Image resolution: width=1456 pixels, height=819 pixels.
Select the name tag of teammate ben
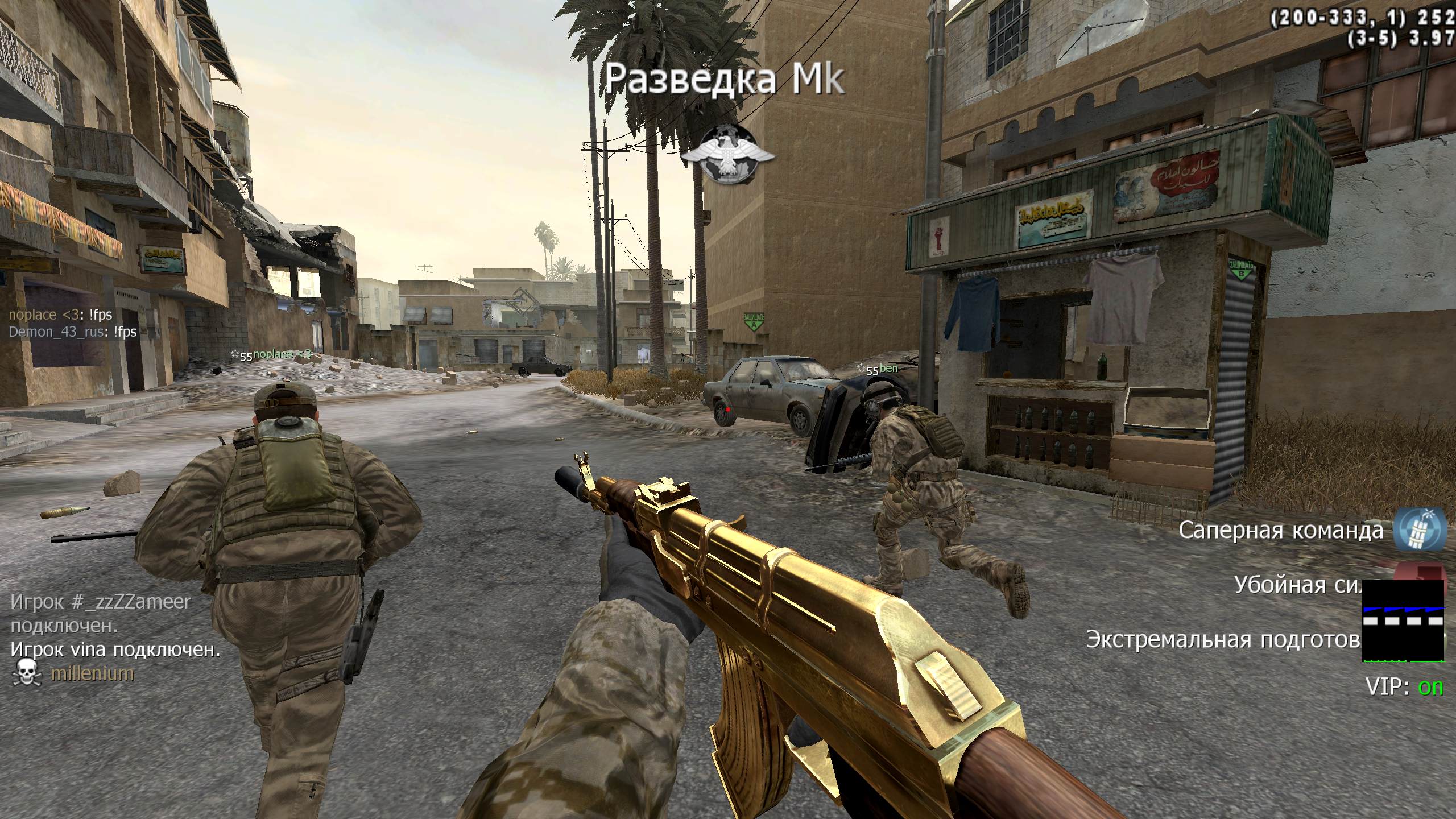[887, 369]
